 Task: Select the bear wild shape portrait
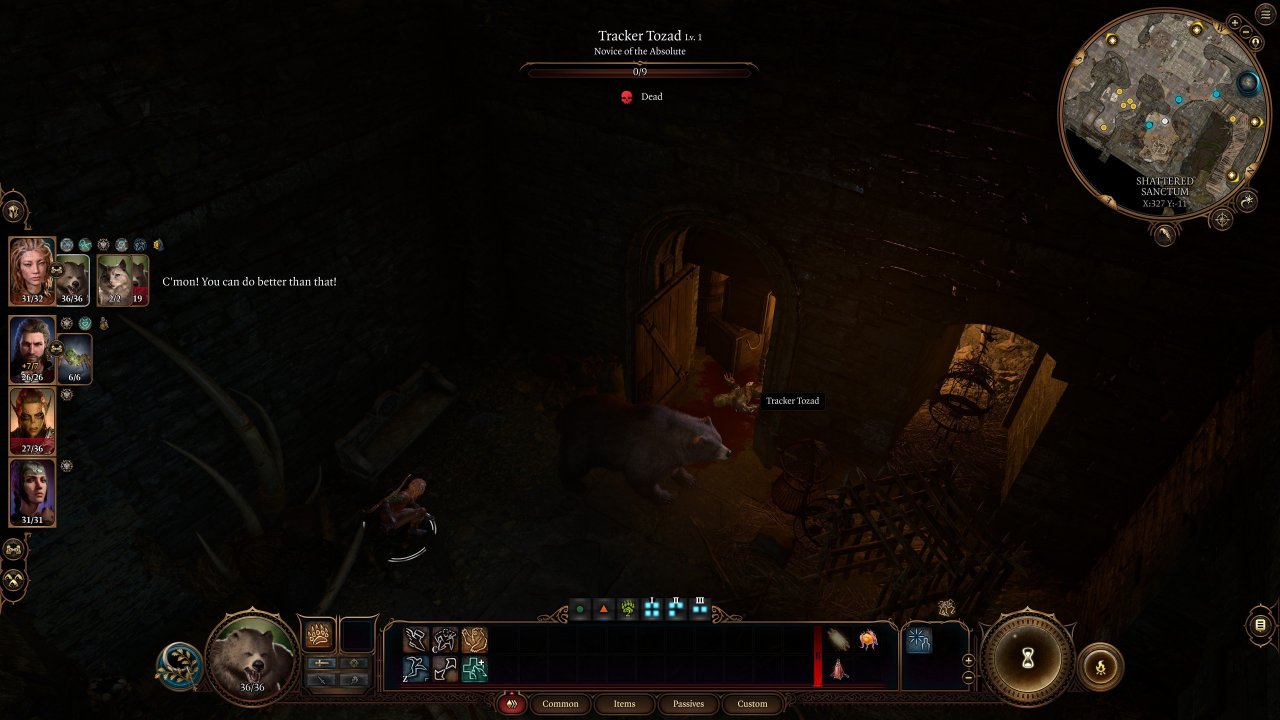pos(252,659)
